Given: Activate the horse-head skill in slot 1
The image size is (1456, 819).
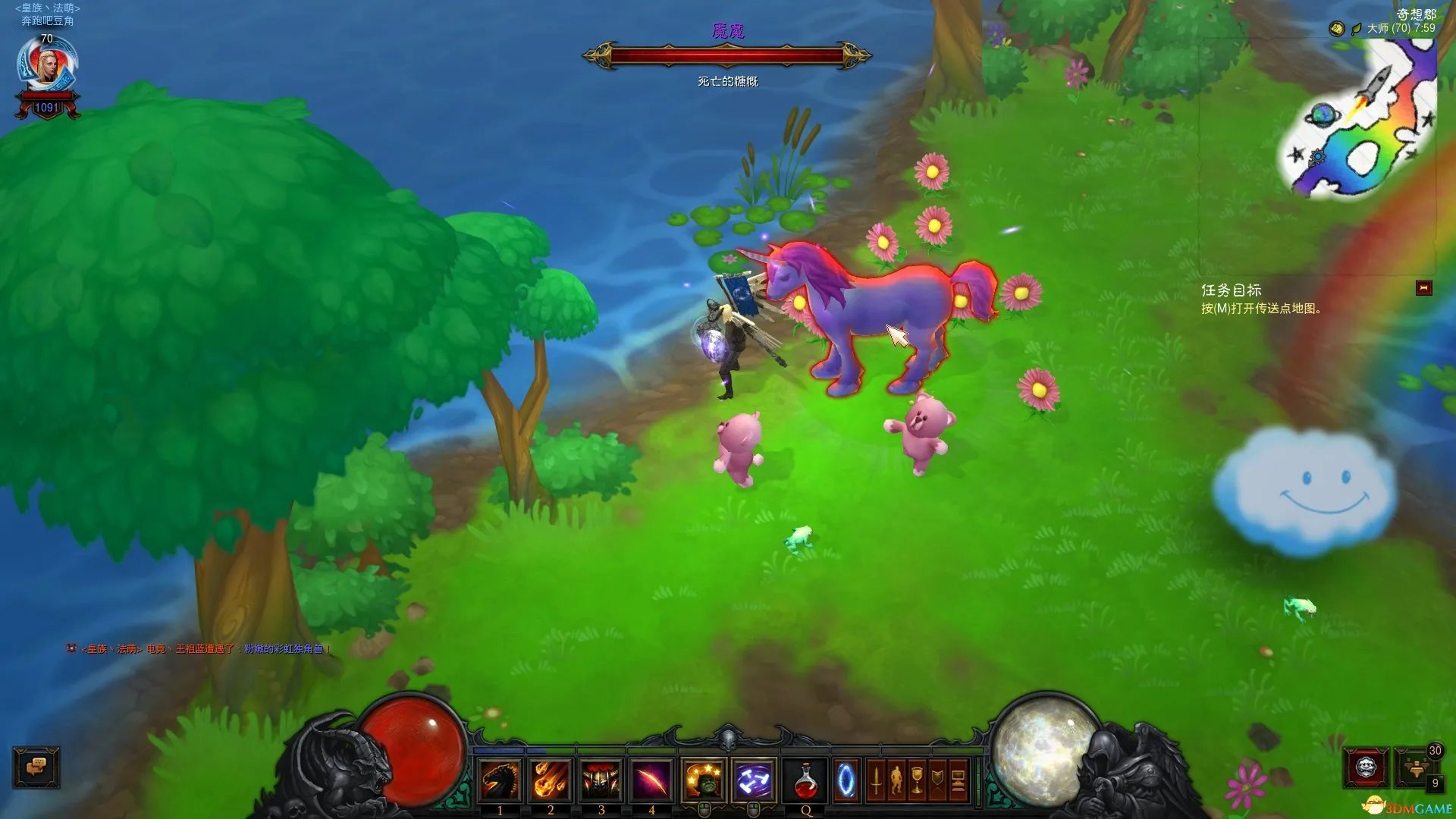Looking at the screenshot, I should [x=500, y=780].
